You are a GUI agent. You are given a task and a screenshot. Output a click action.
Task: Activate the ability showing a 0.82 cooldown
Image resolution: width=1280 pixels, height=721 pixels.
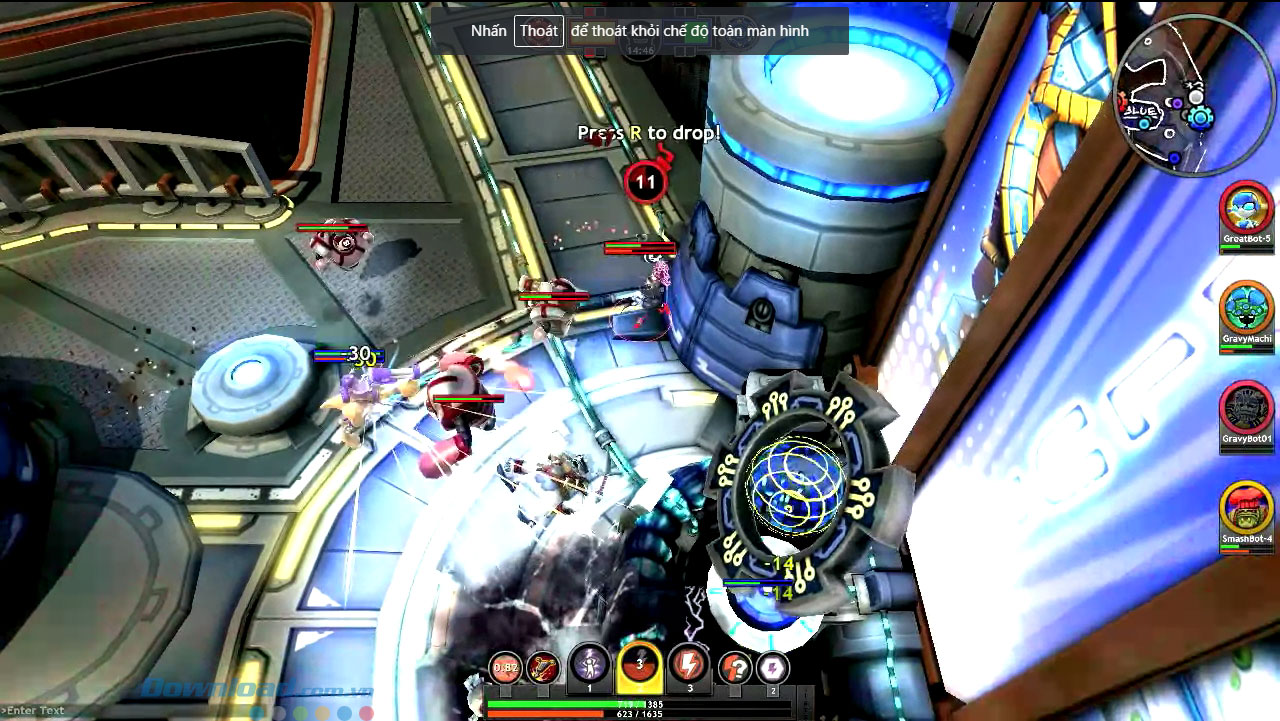pyautogui.click(x=506, y=667)
